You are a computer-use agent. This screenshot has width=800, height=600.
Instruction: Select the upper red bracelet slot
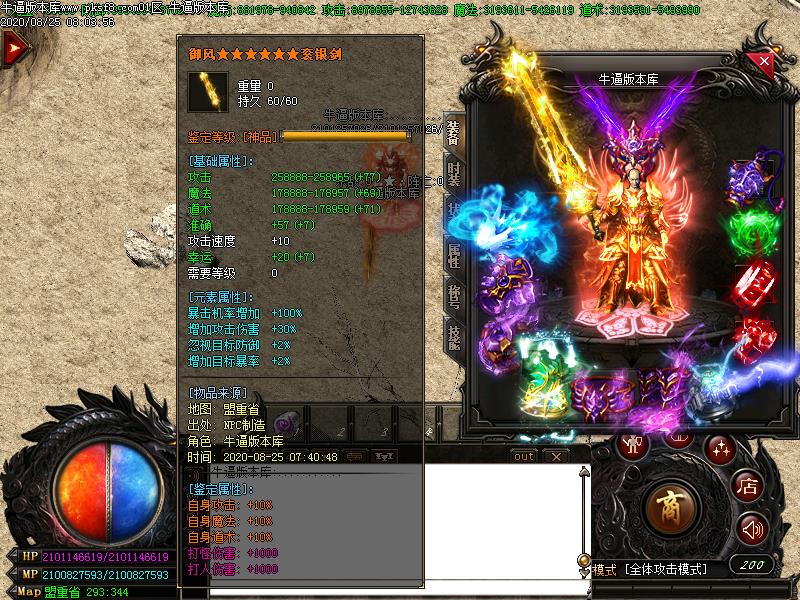coord(756,285)
